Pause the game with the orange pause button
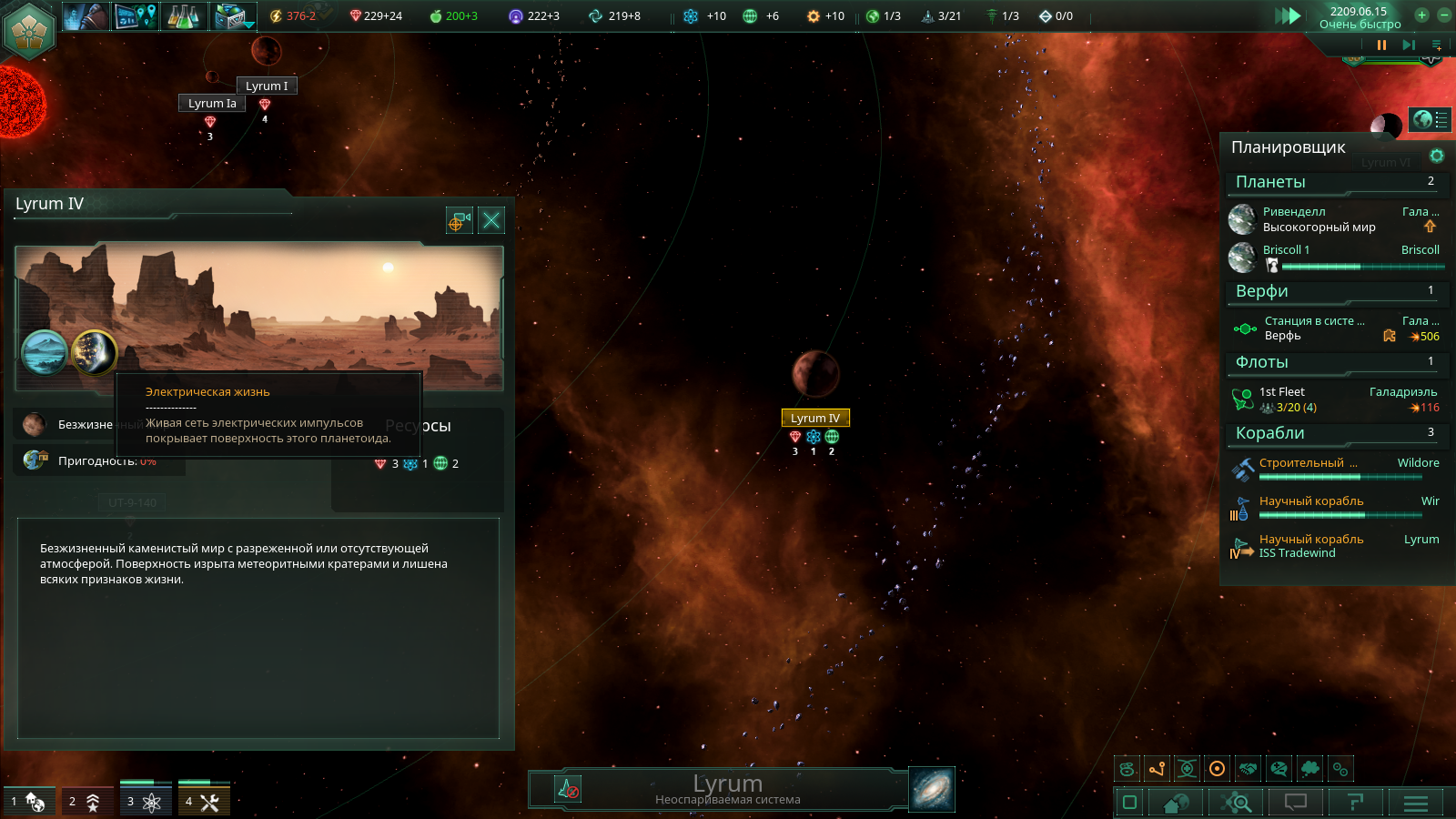Screen dimensions: 1456x819 pos(1381,45)
